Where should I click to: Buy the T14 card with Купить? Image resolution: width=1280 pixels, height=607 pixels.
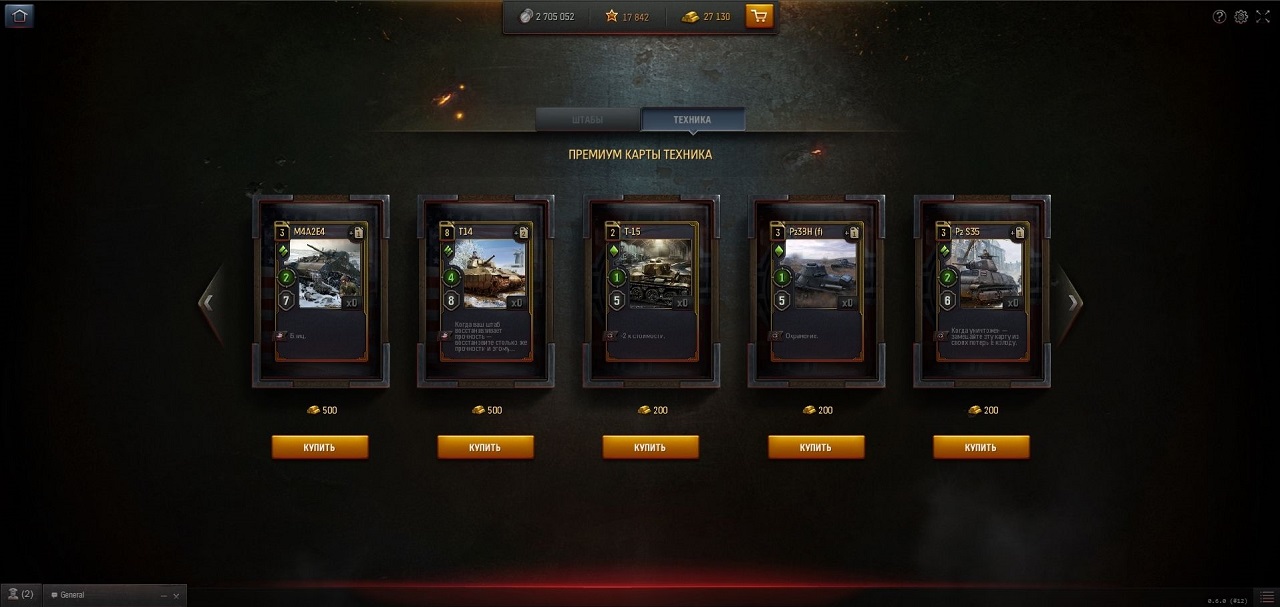pos(485,447)
